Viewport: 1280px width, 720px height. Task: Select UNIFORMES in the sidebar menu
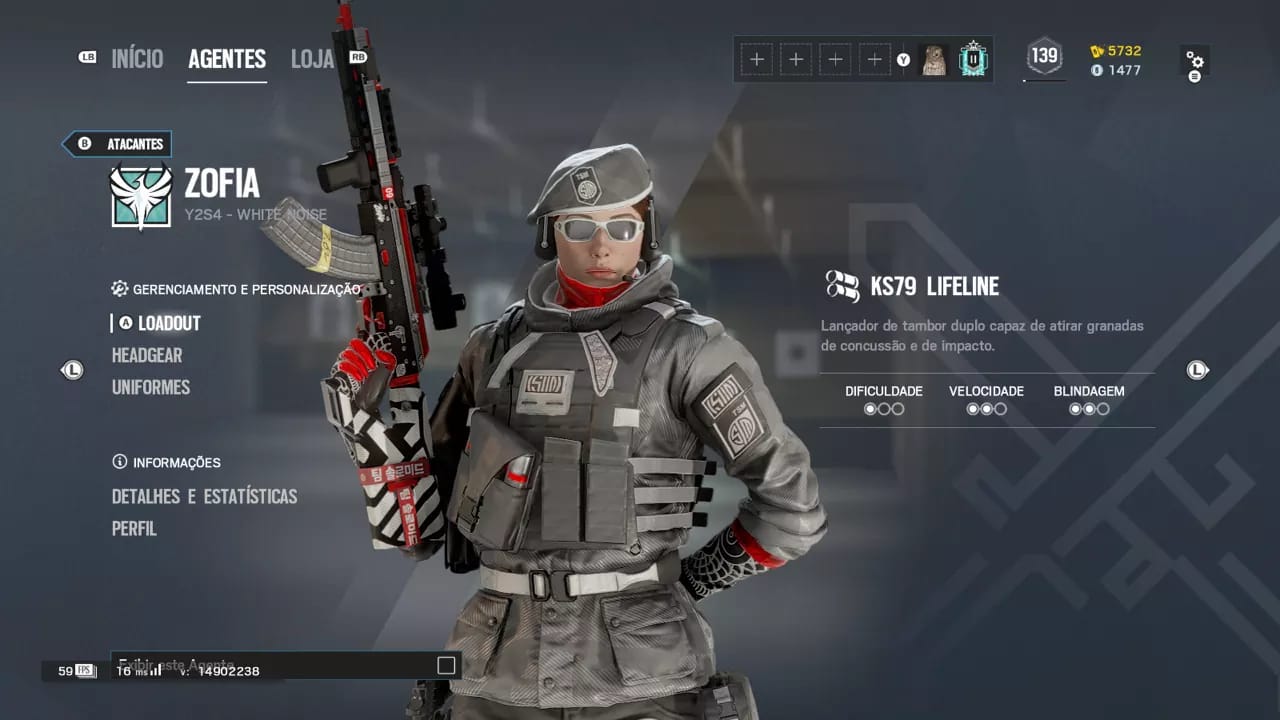click(x=151, y=387)
